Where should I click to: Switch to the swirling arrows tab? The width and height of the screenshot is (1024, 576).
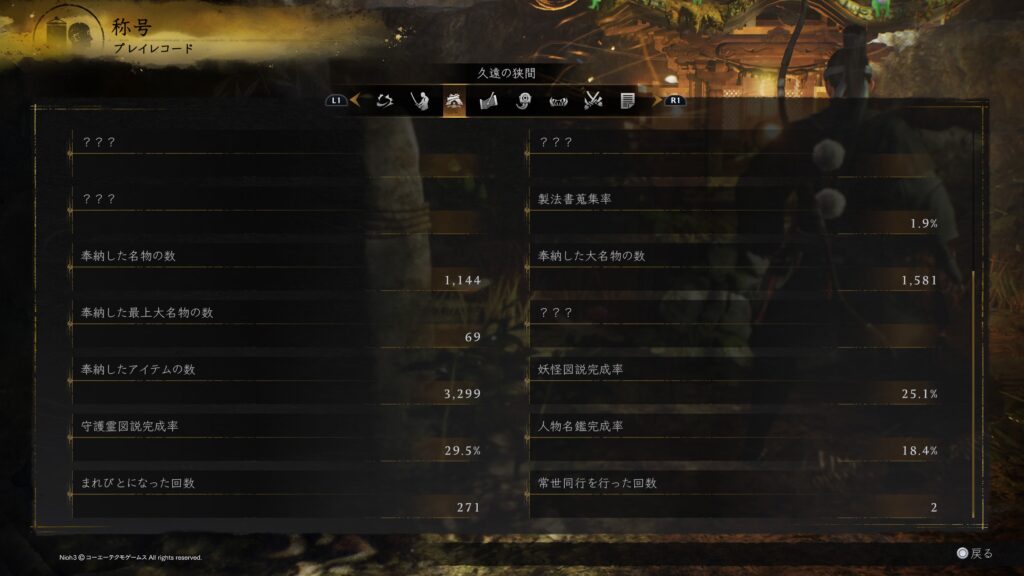pos(385,100)
